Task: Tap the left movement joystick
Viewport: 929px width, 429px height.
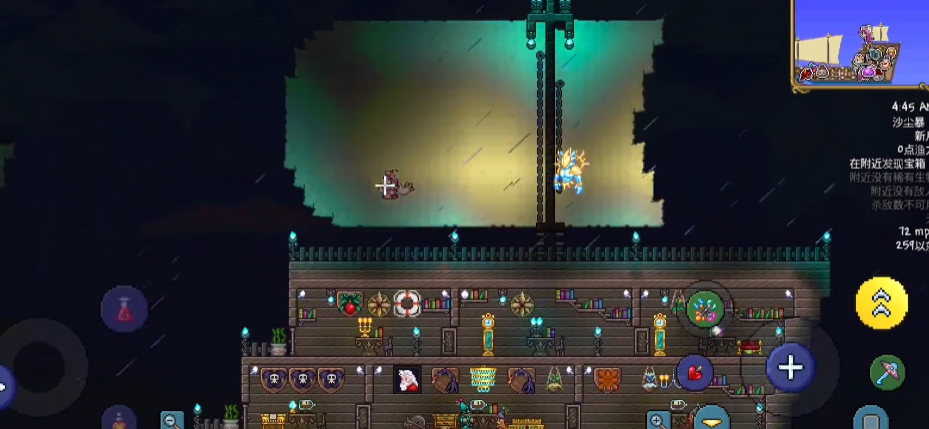Action: (x=40, y=365)
